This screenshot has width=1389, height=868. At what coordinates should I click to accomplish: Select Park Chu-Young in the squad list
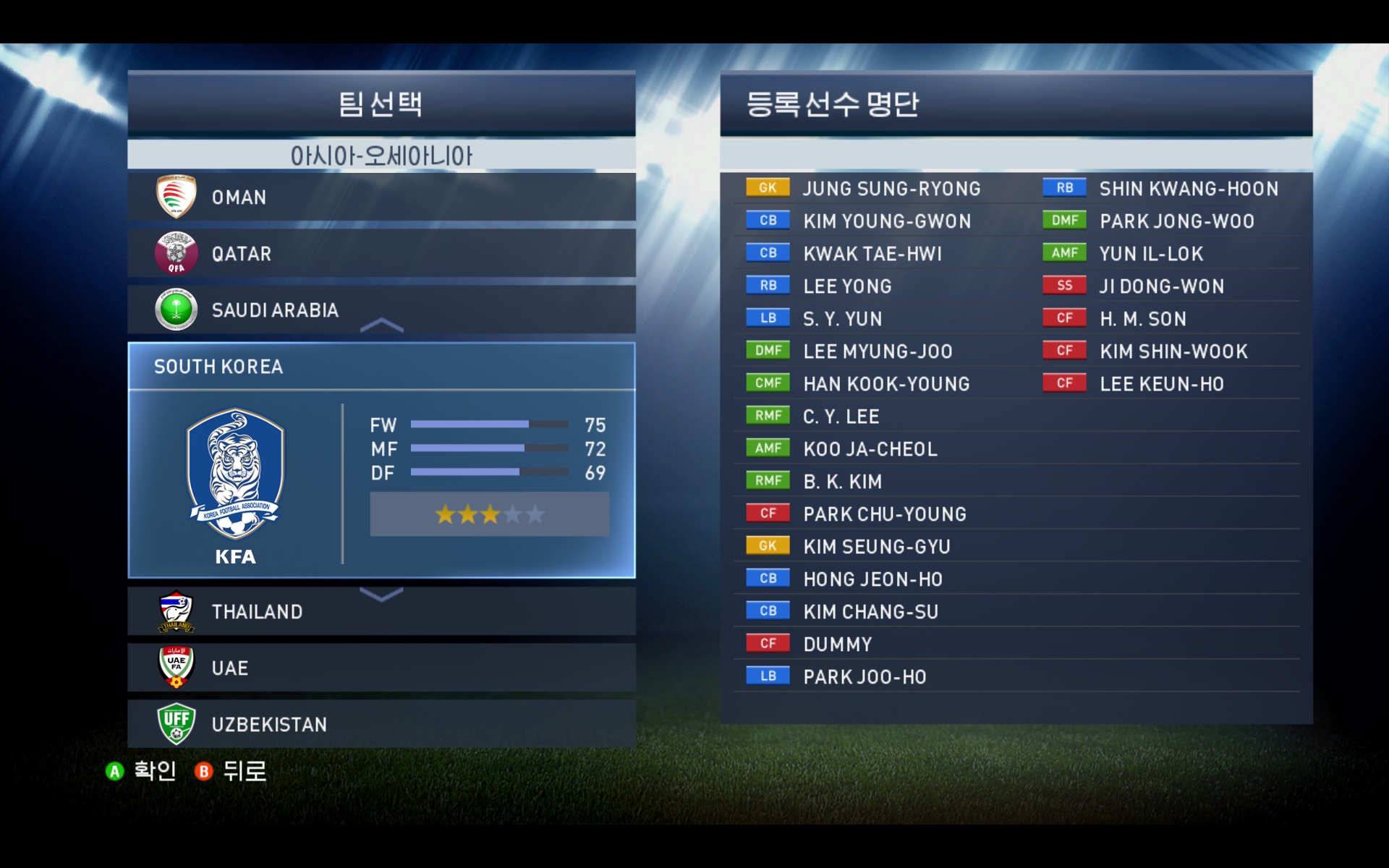coord(884,514)
